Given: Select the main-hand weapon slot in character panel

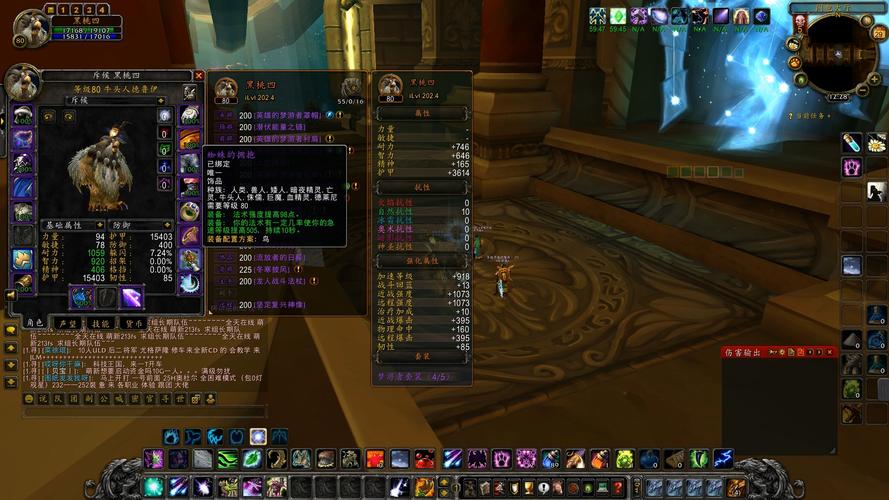Looking at the screenshot, I should (x=80, y=297).
